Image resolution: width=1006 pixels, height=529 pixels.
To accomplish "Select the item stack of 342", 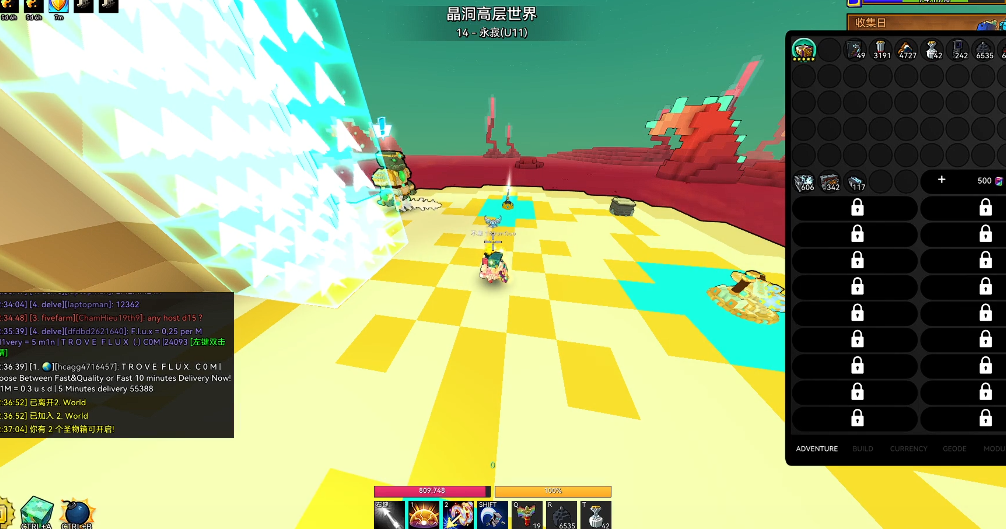I will (830, 181).
